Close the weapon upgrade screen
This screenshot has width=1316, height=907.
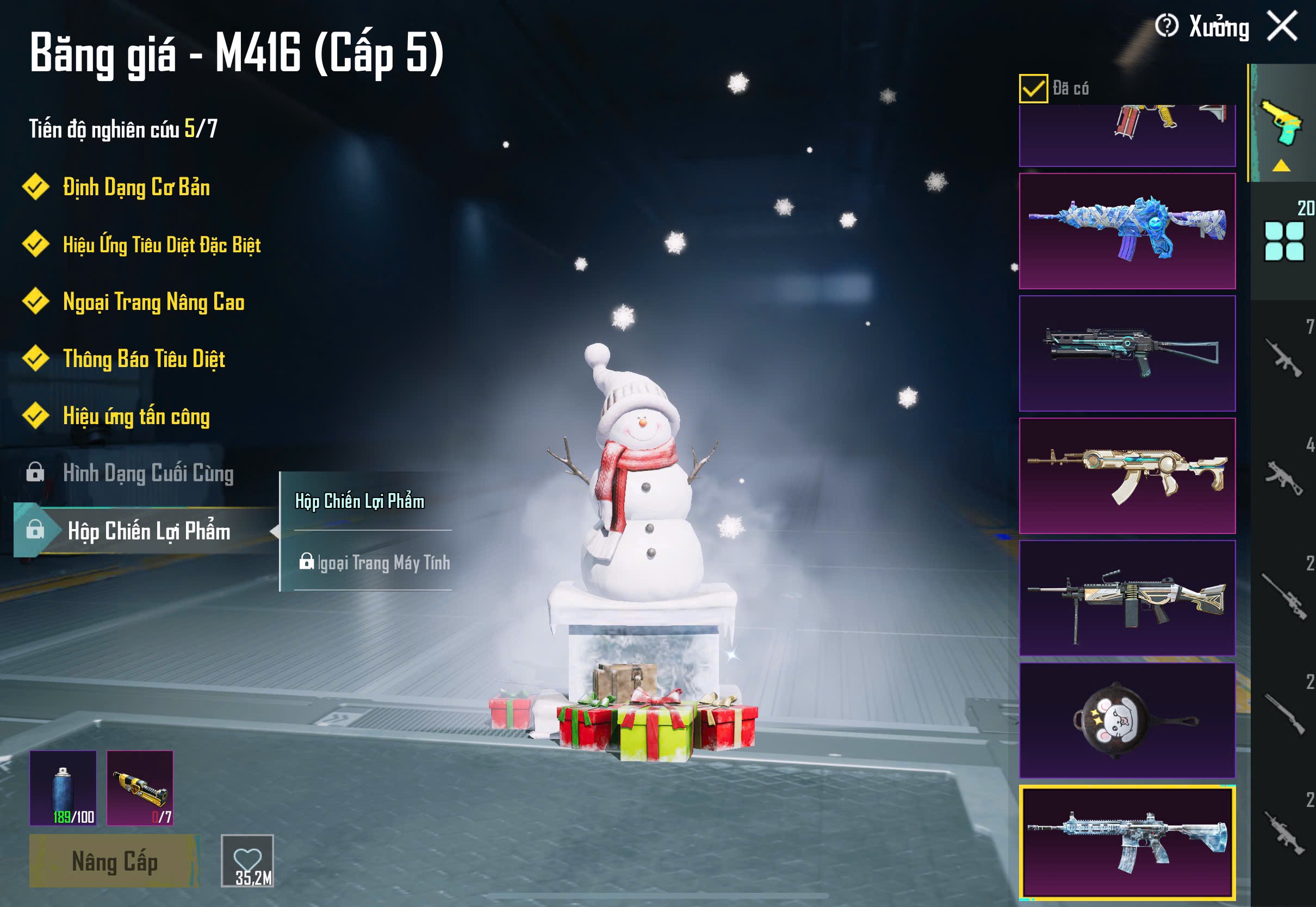pos(1282,26)
